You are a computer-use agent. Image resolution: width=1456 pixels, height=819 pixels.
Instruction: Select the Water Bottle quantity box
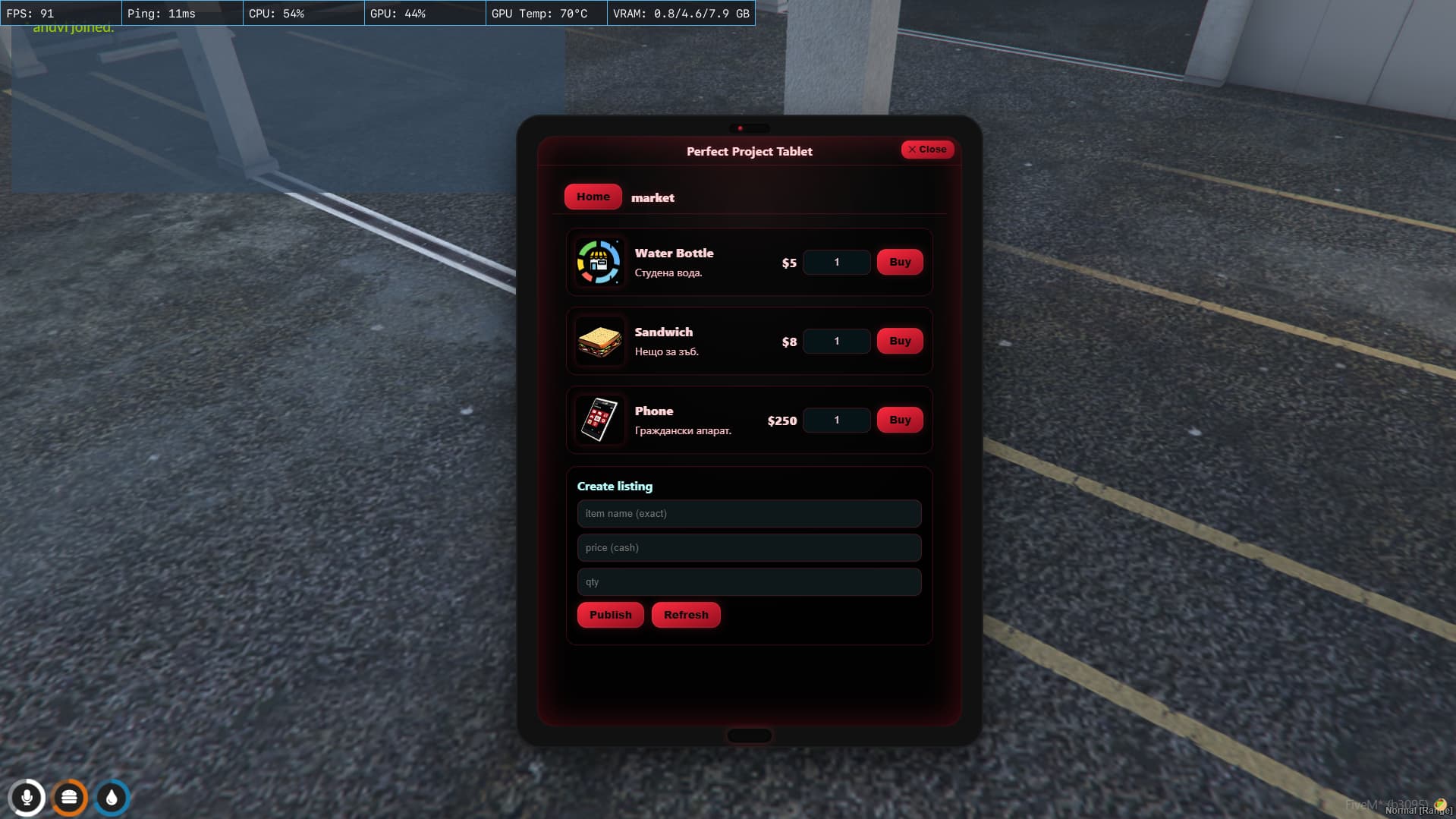point(836,262)
